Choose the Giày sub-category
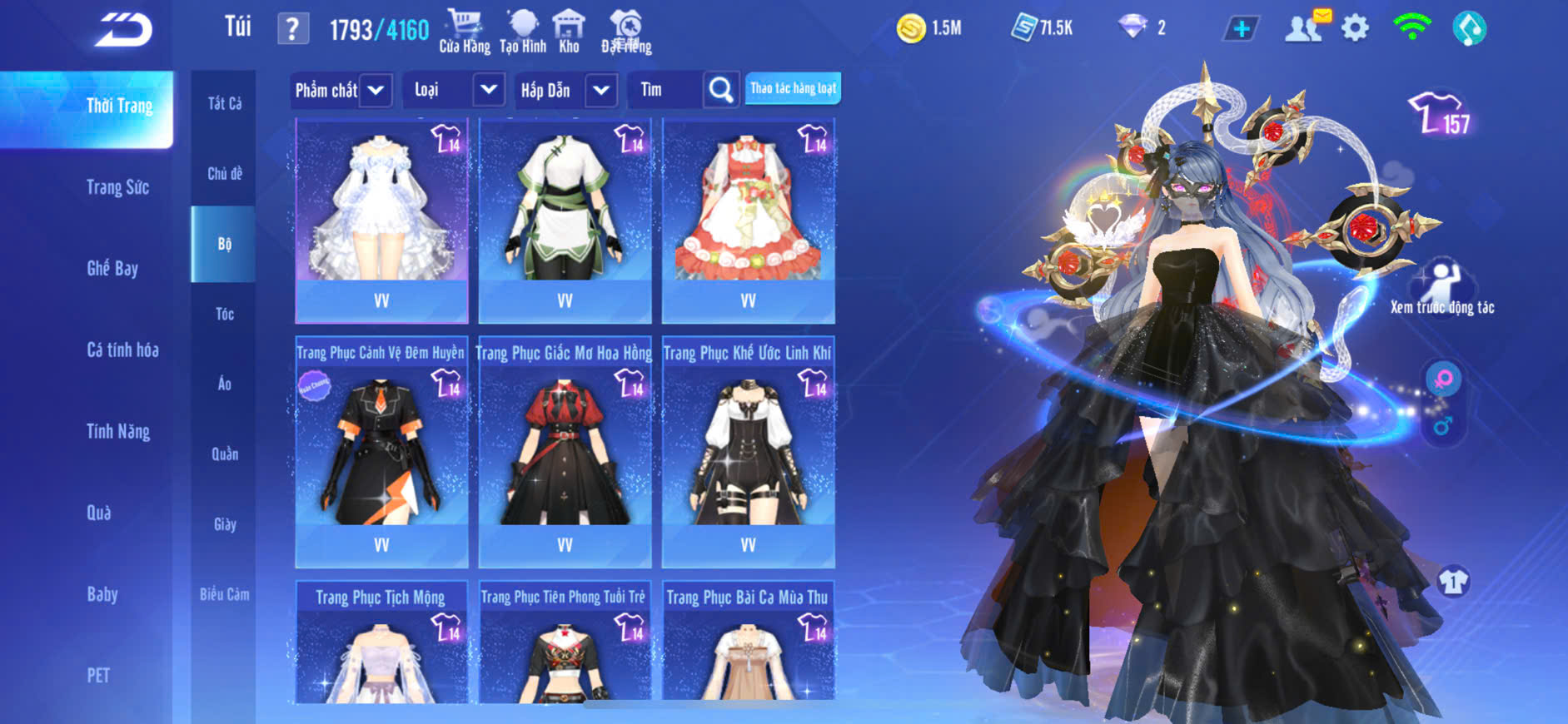The width and height of the screenshot is (1568, 724). [x=224, y=524]
